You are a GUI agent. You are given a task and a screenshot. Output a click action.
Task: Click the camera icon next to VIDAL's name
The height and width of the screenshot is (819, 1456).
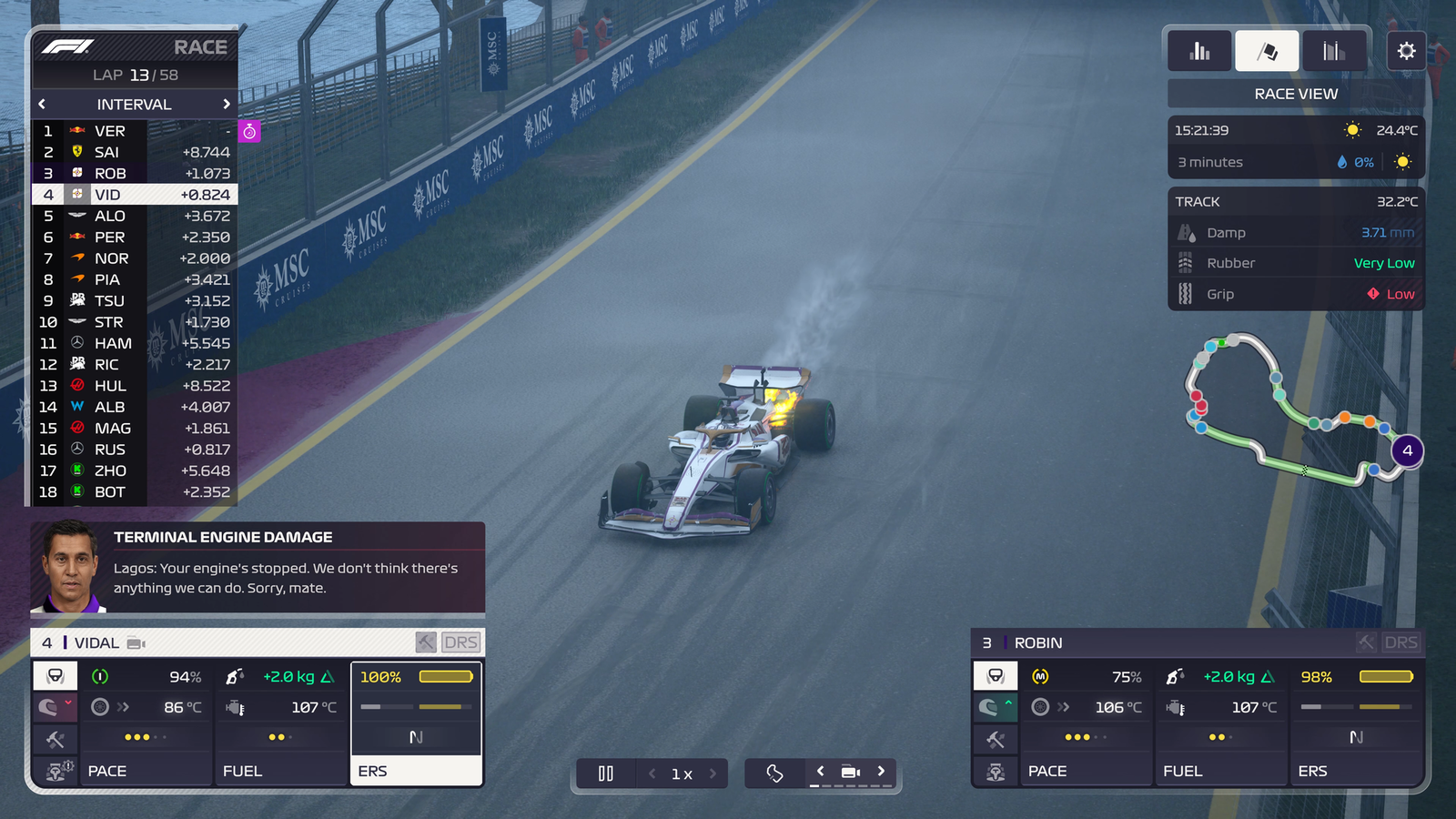click(x=136, y=642)
